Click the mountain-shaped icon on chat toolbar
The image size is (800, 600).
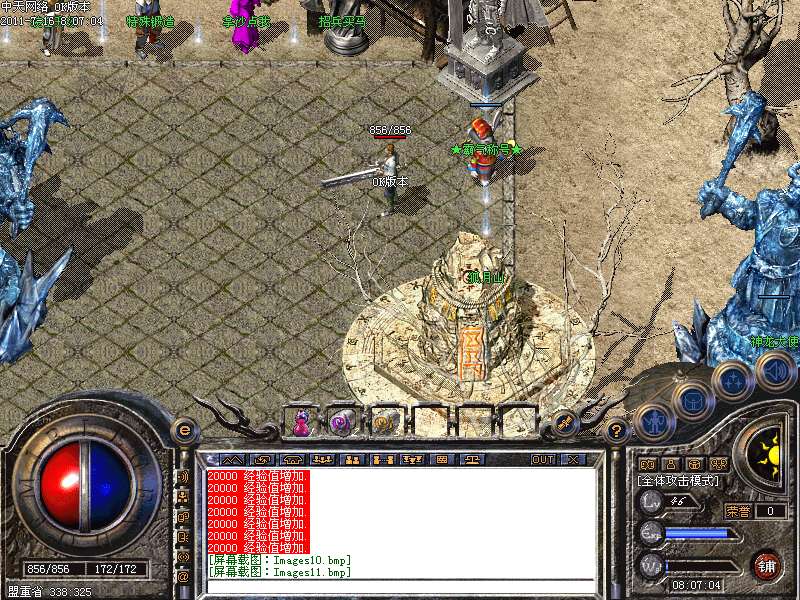(x=232, y=459)
